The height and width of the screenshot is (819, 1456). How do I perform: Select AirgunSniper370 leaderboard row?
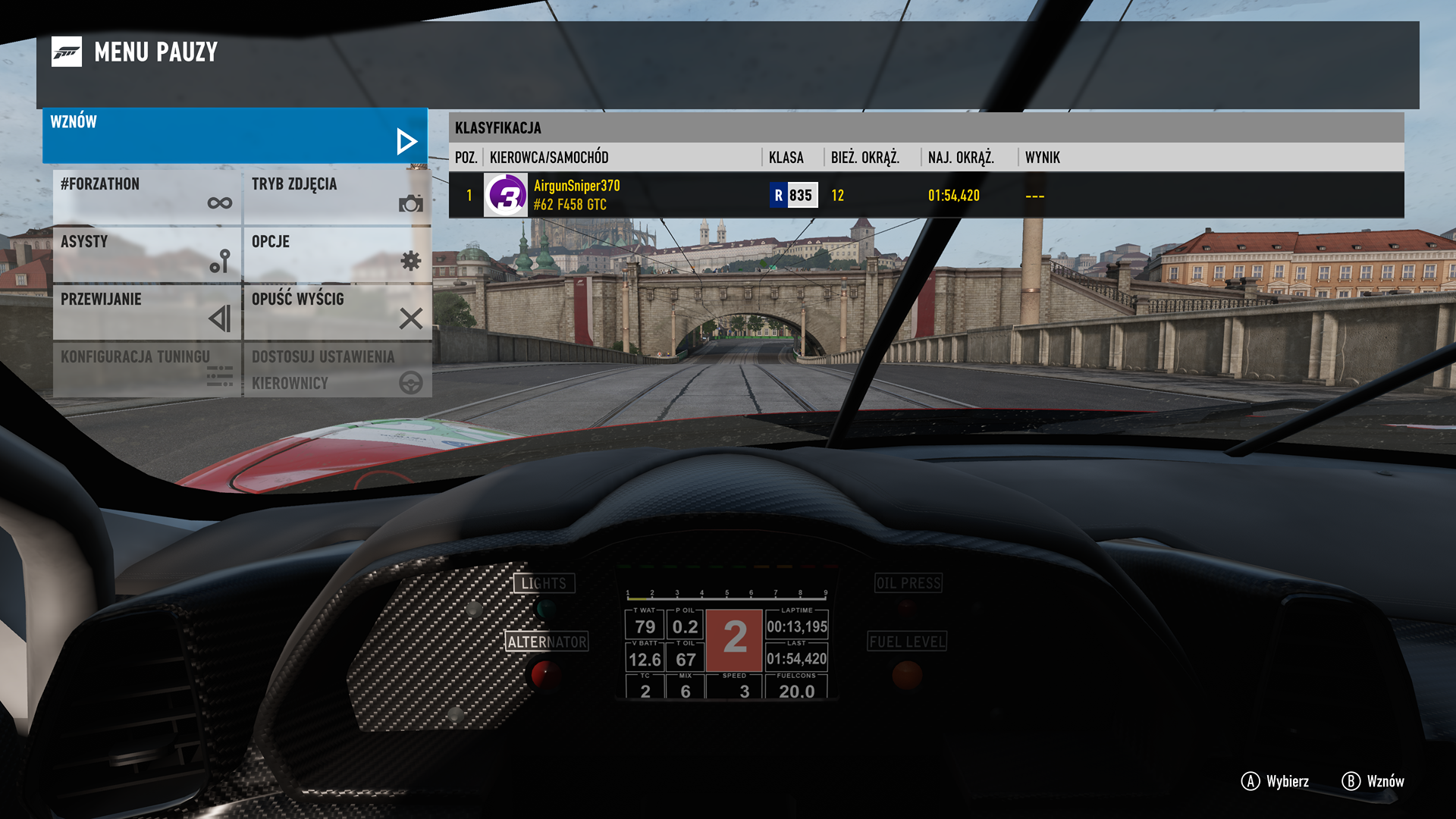[x=925, y=195]
